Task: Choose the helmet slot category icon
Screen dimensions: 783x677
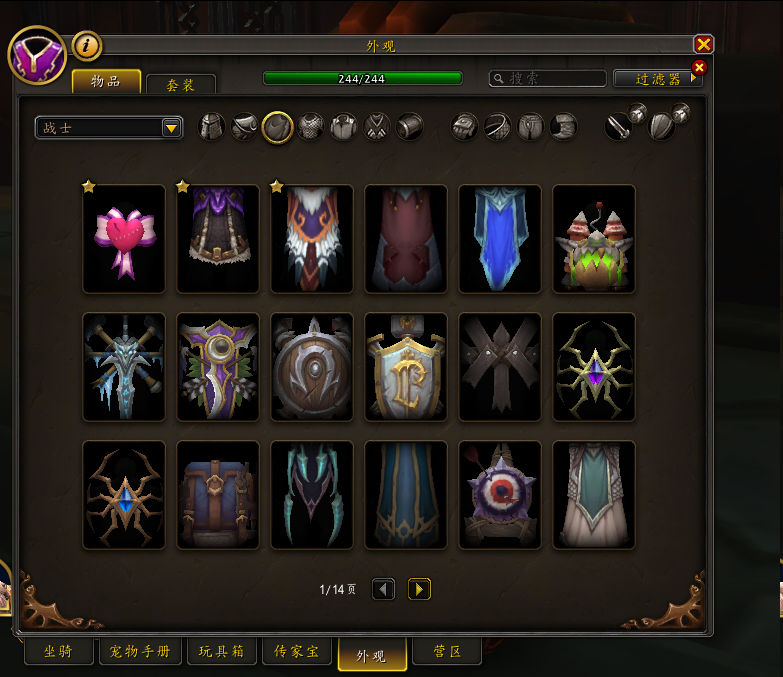Action: point(211,127)
